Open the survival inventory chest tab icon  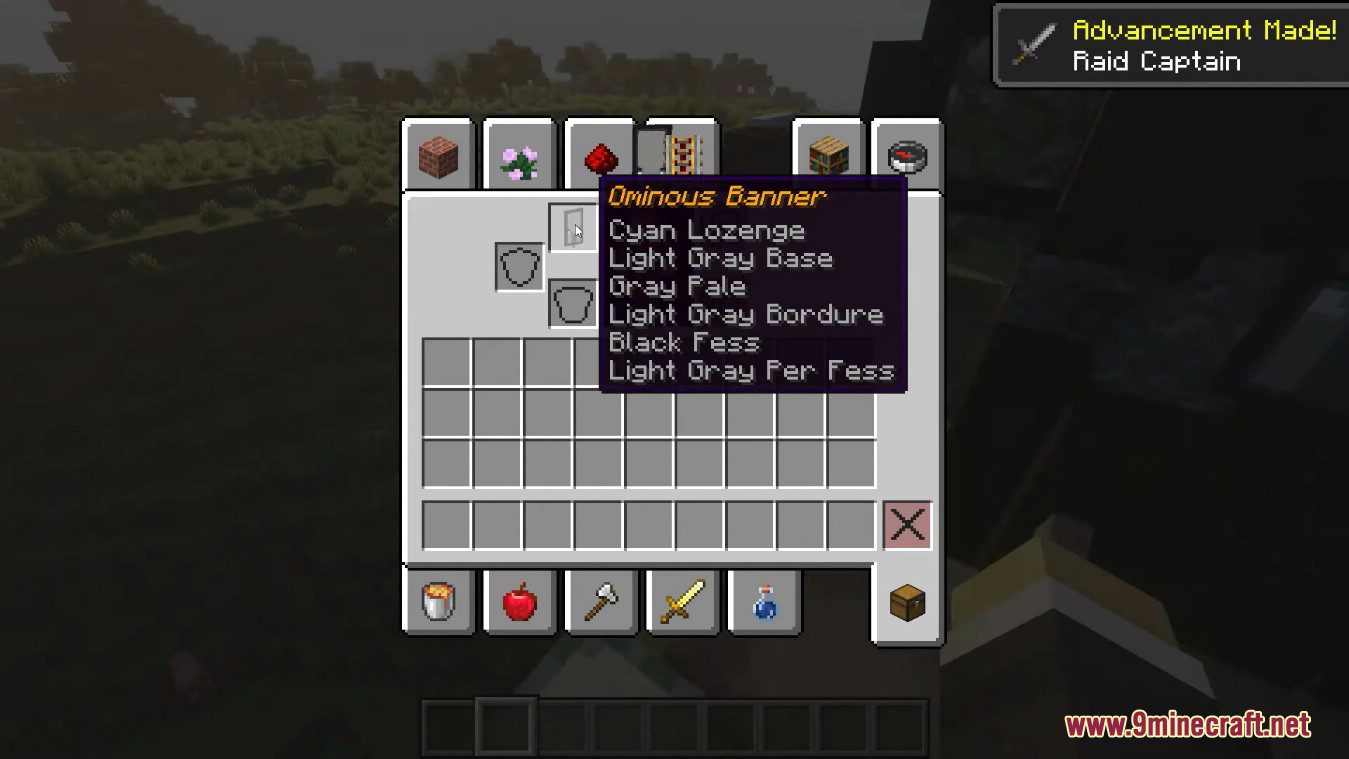(x=906, y=600)
